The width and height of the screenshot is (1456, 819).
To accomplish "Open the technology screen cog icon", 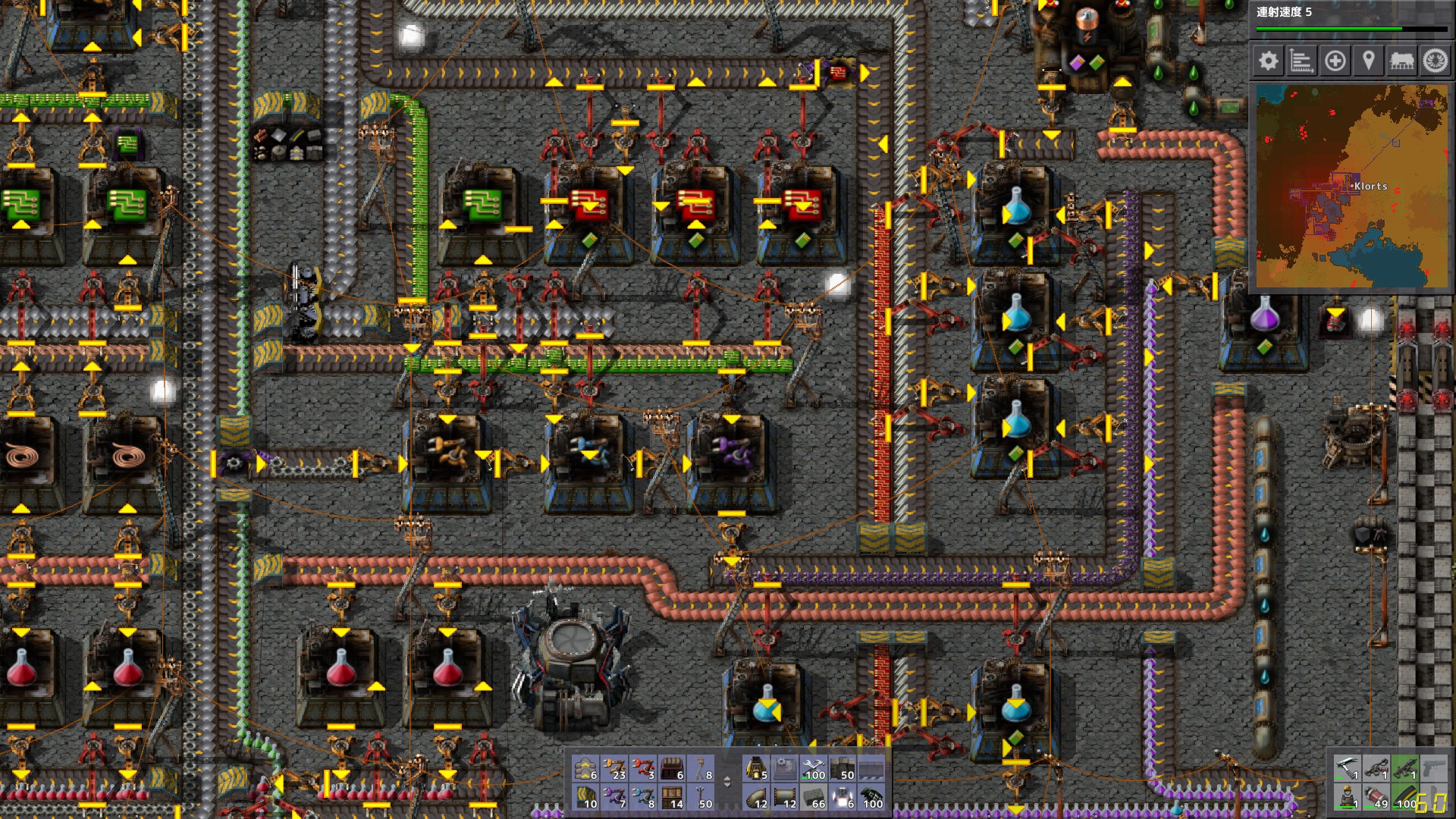I will (x=1435, y=61).
